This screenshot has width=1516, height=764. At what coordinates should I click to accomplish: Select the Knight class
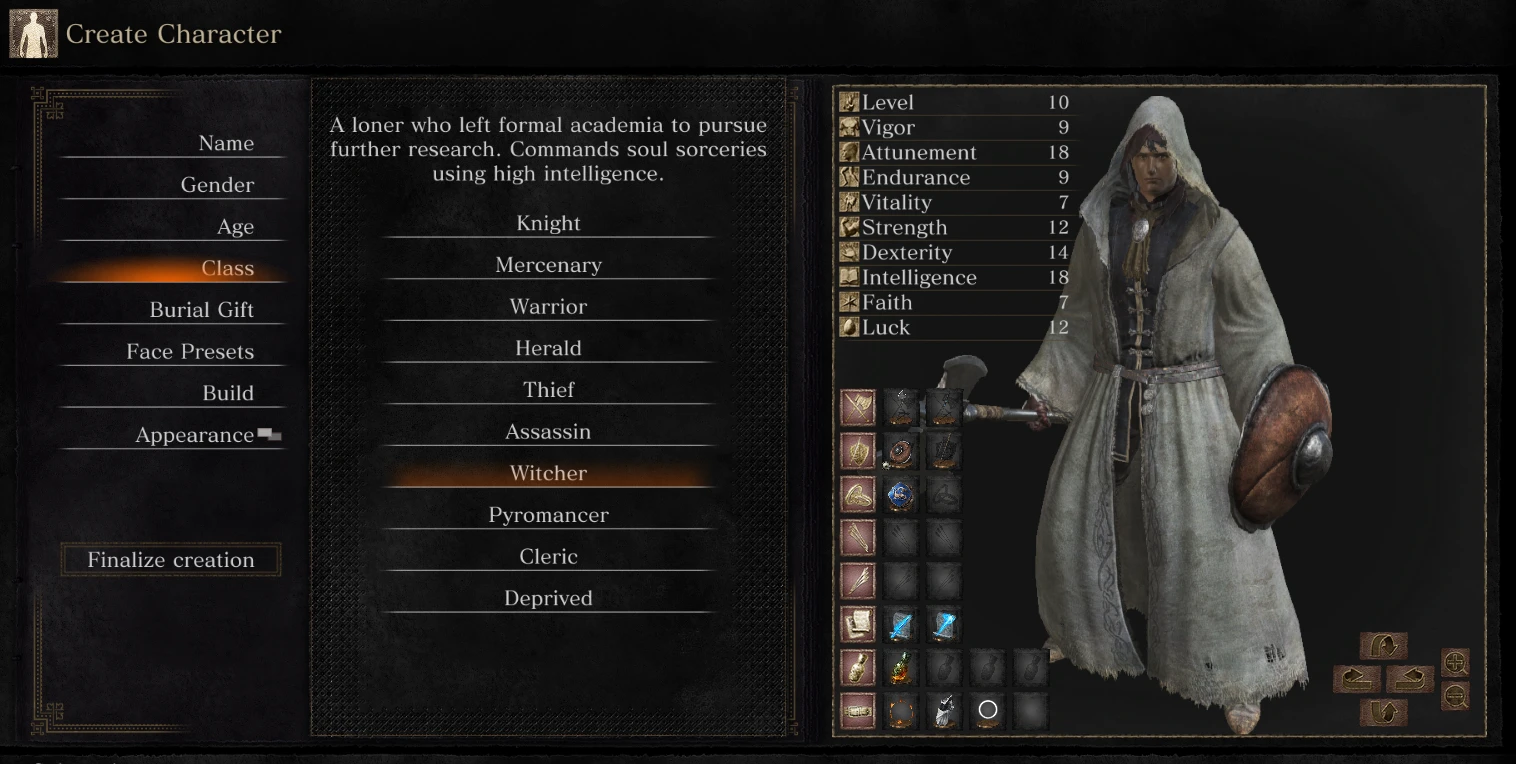(x=547, y=223)
